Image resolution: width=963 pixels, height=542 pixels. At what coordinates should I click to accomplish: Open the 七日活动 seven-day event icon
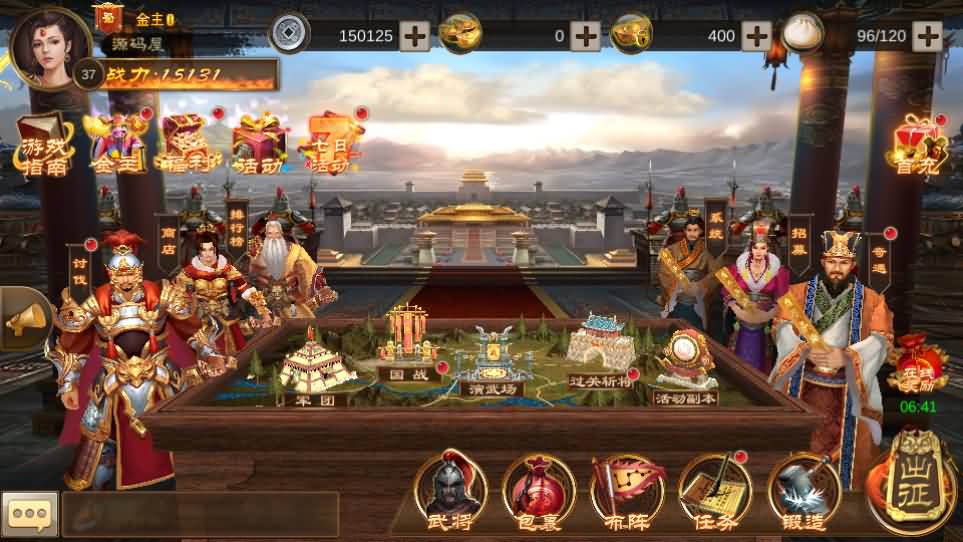coord(333,146)
